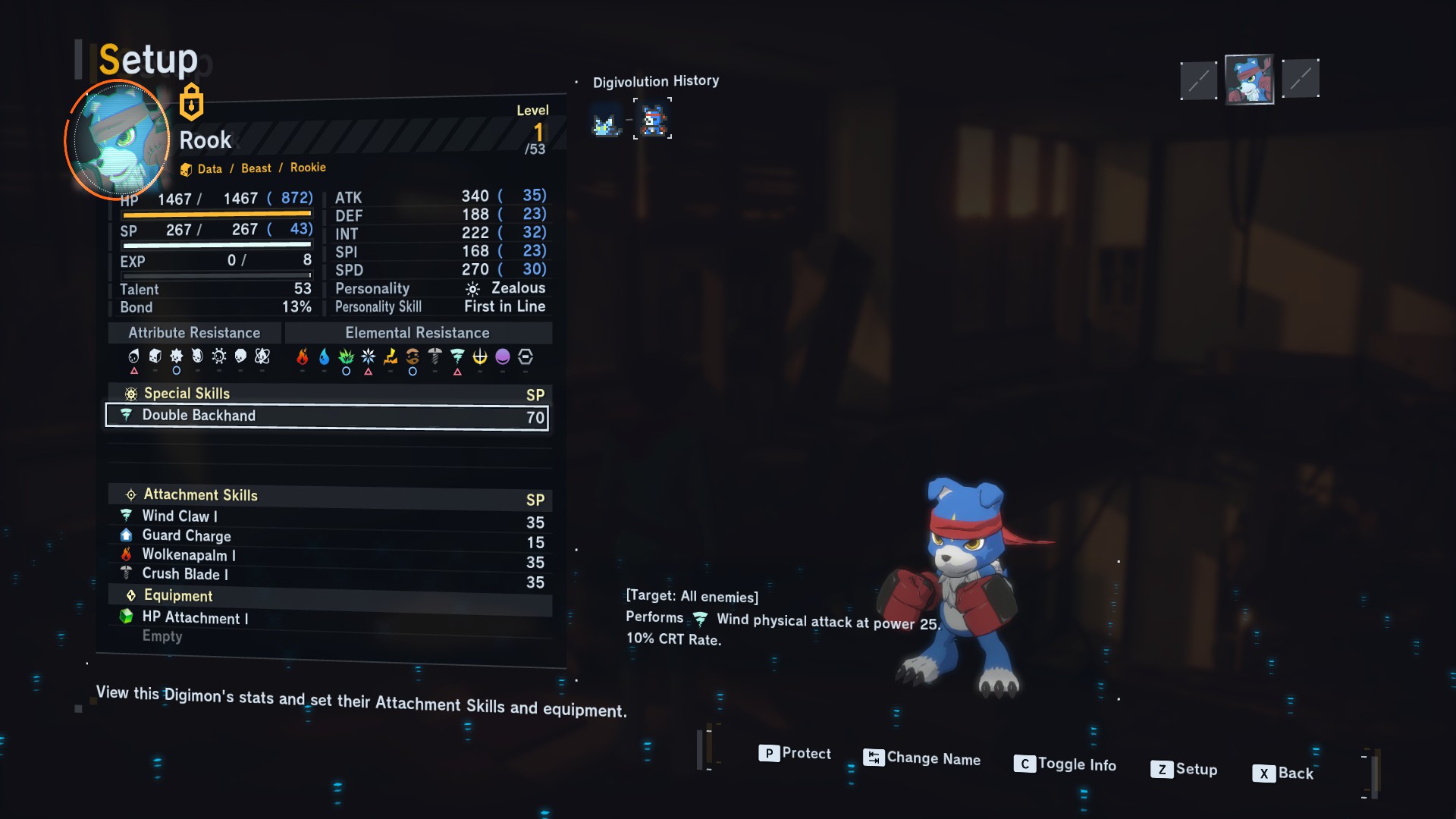Pick the Wolkenapalm I attachment skill
Screen dimensions: 1456x819
click(x=189, y=555)
